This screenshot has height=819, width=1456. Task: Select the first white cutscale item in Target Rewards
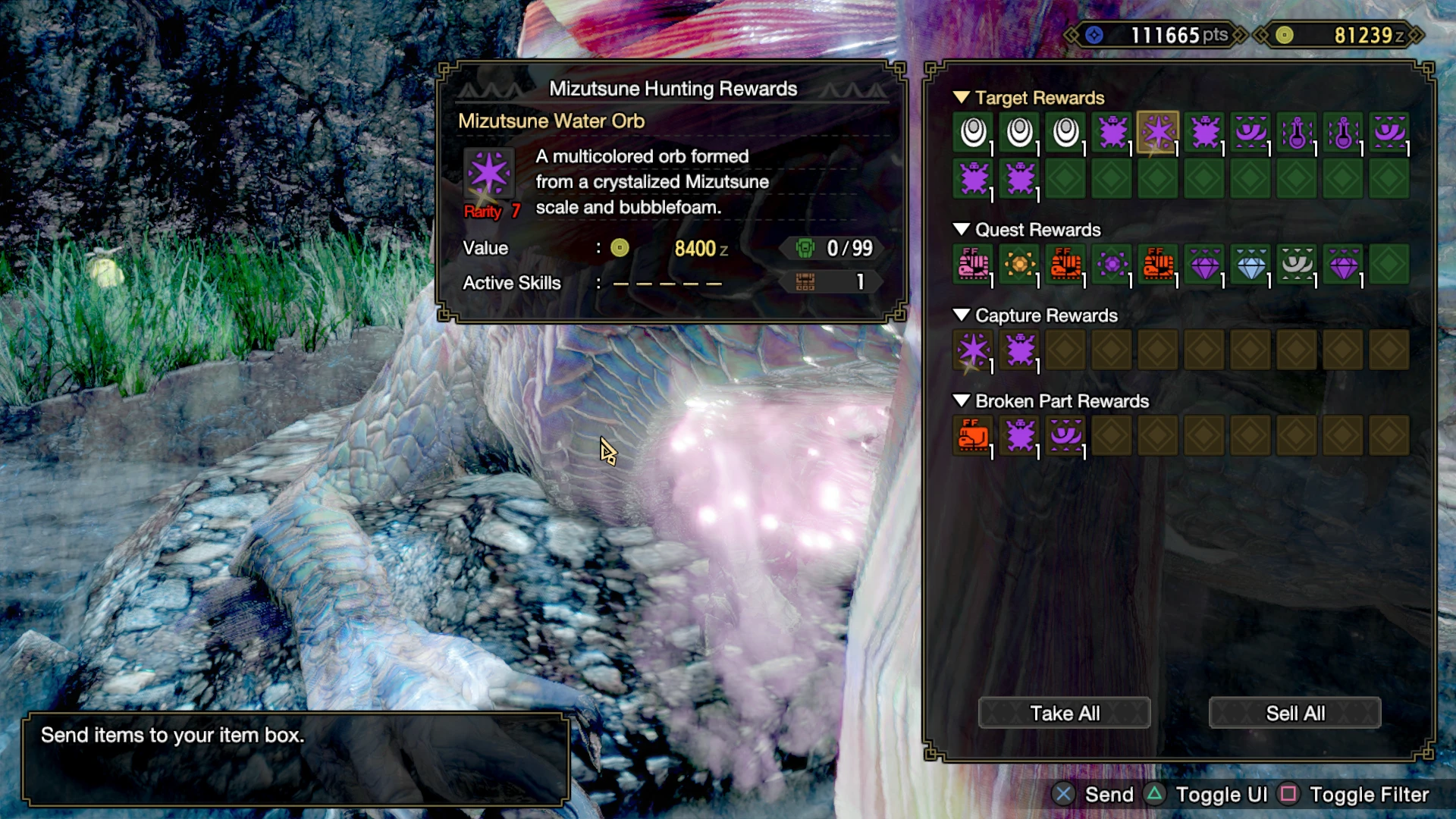(973, 132)
